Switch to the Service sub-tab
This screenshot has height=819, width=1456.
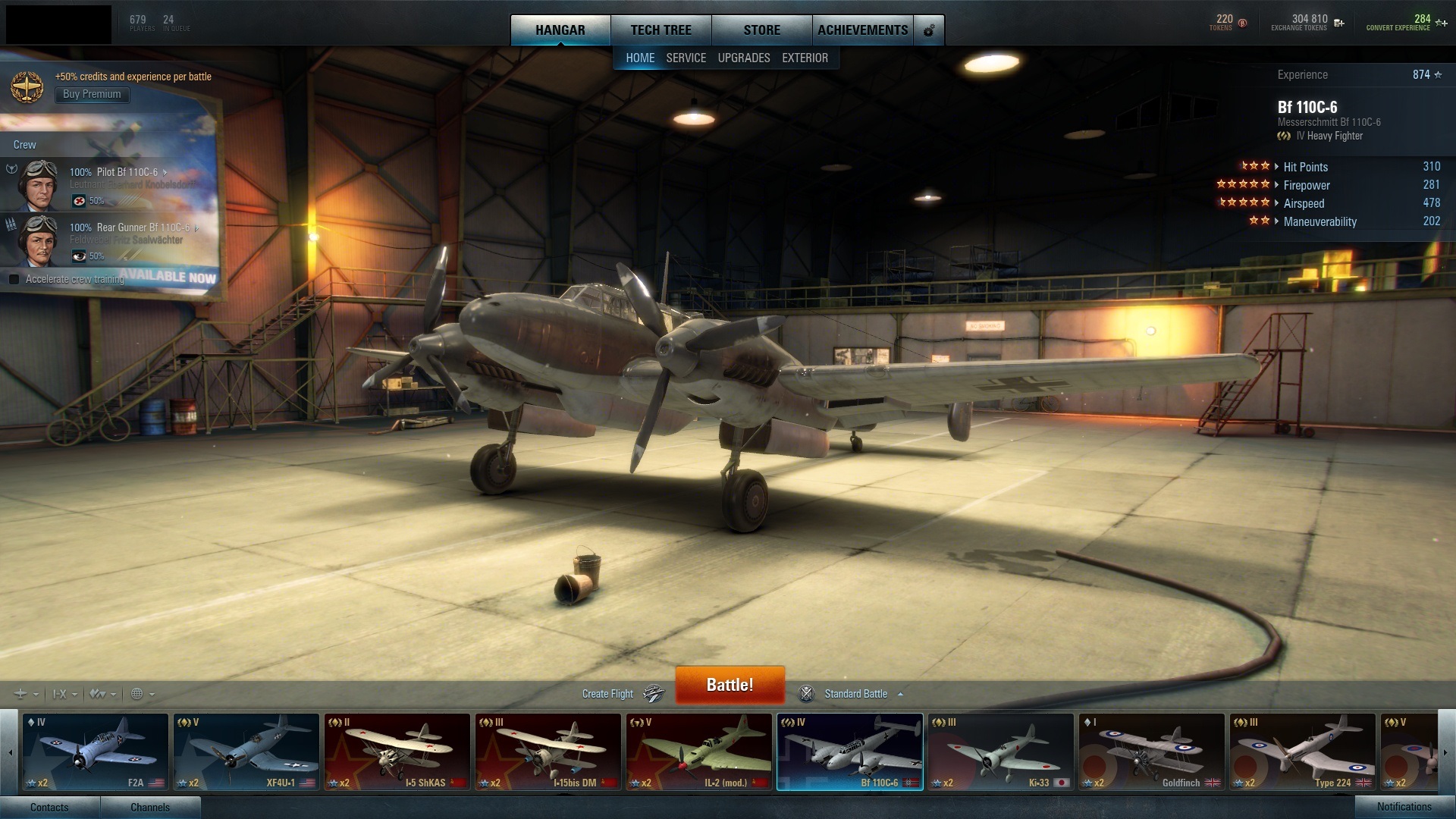[686, 58]
